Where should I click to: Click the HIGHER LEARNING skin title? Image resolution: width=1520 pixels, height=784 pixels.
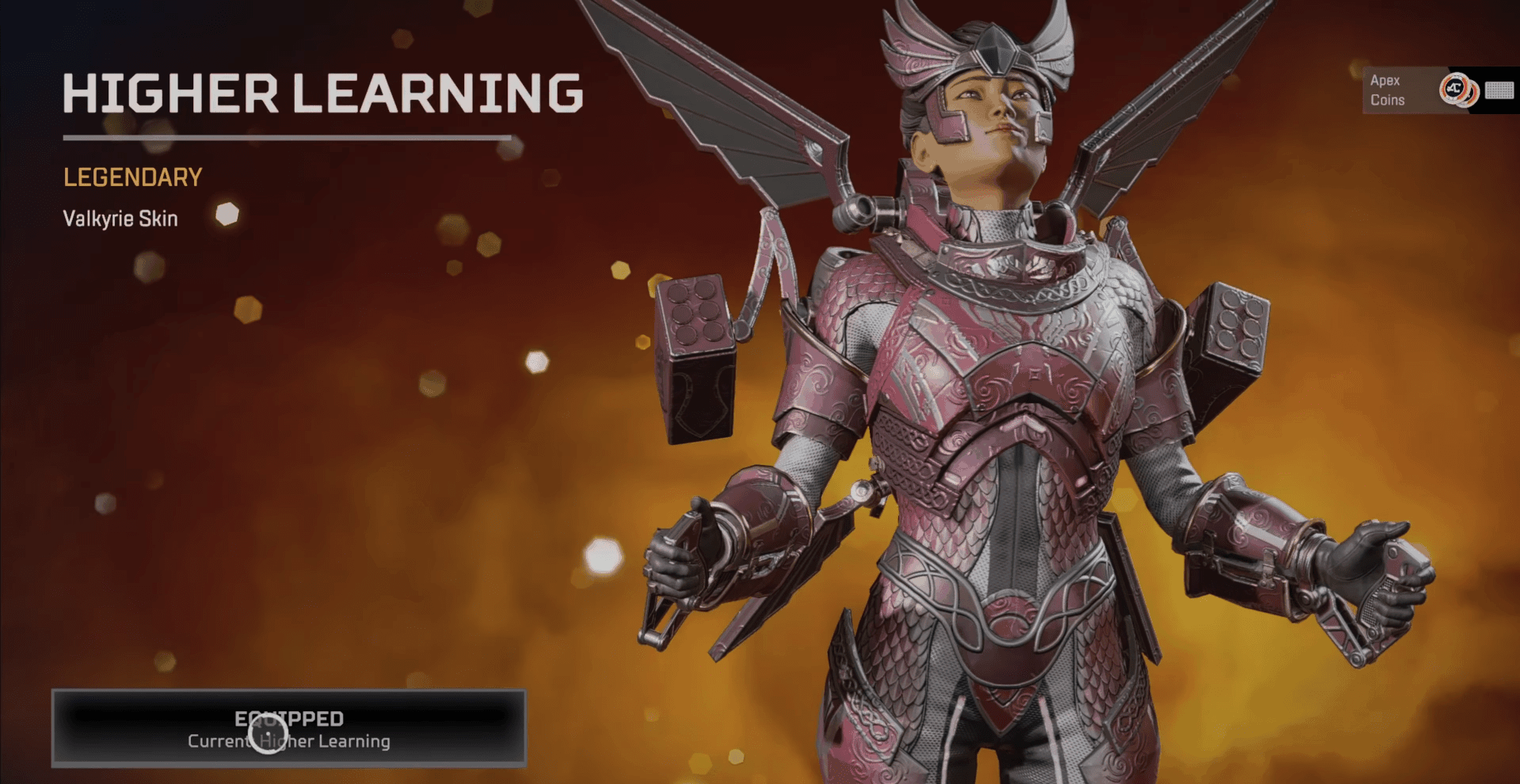click(323, 93)
